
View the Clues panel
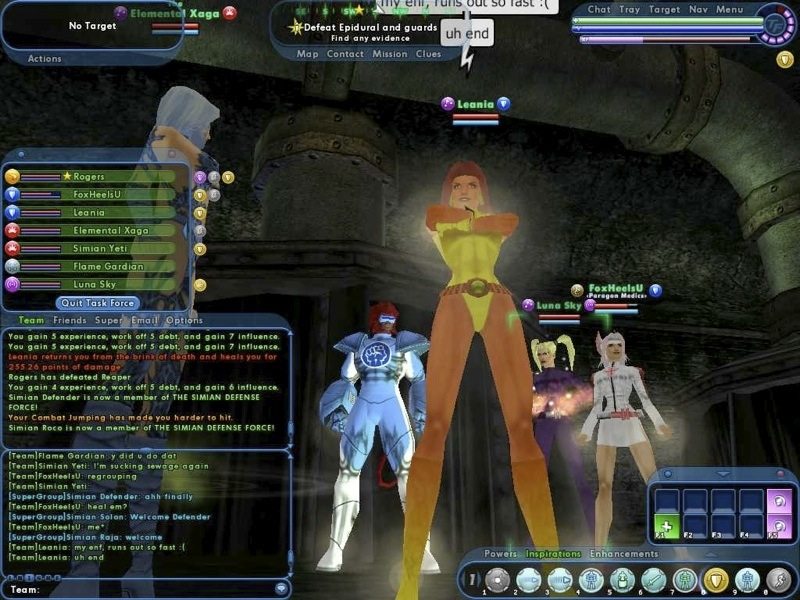428,54
